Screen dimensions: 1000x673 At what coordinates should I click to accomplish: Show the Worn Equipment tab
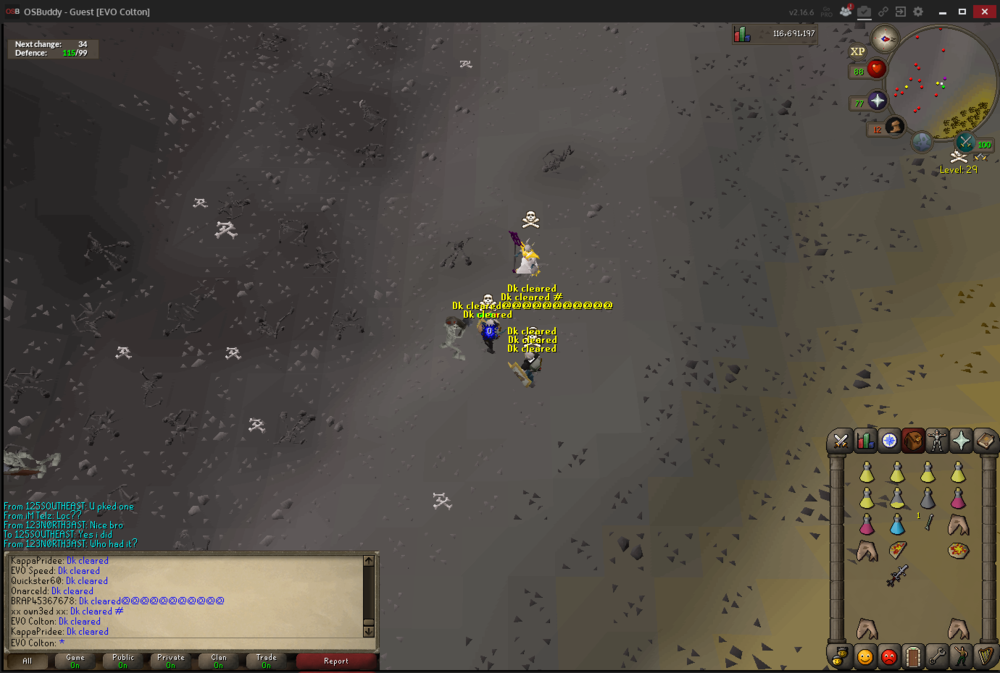[937, 441]
